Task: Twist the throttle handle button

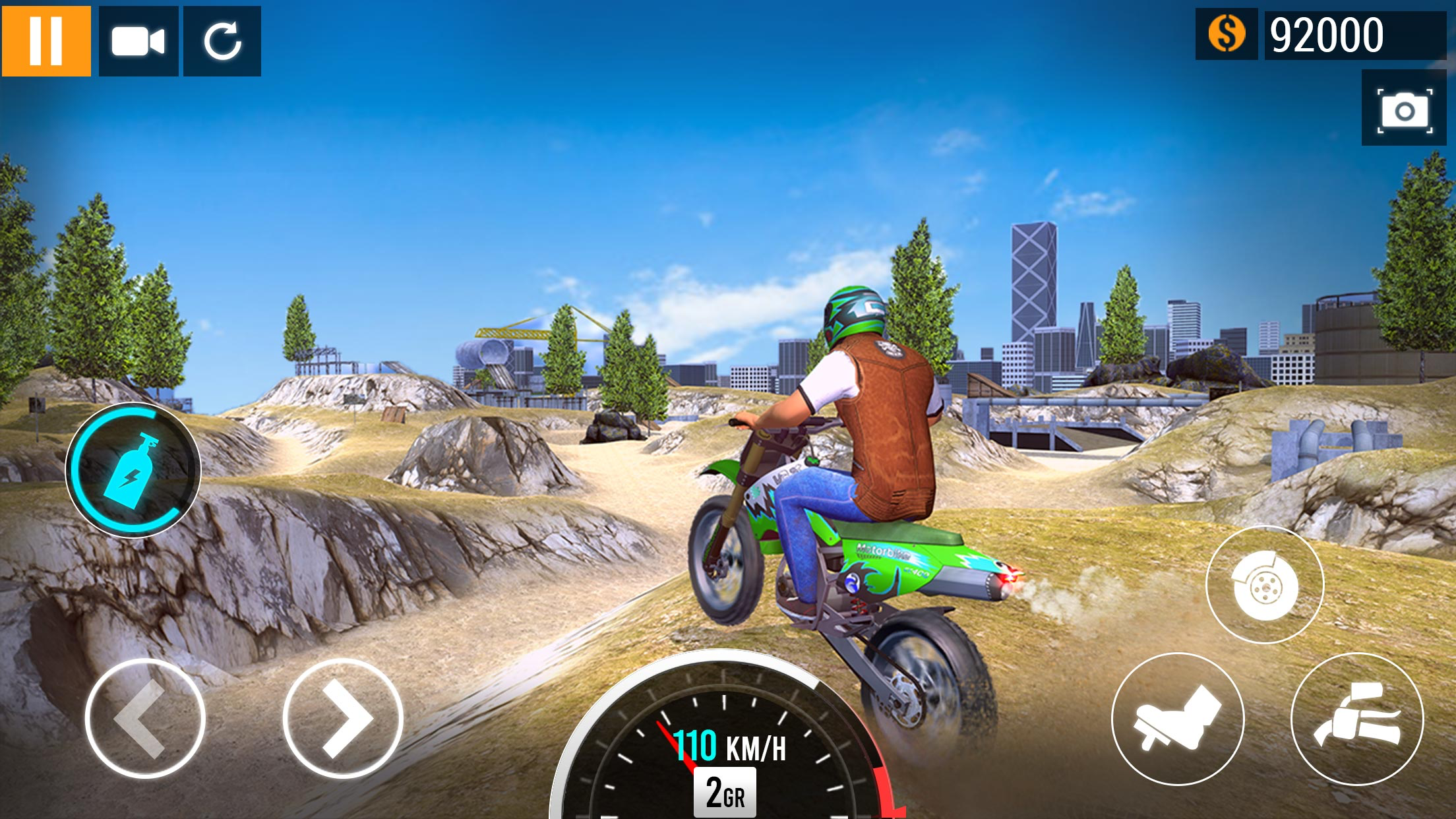Action: 1357,719
